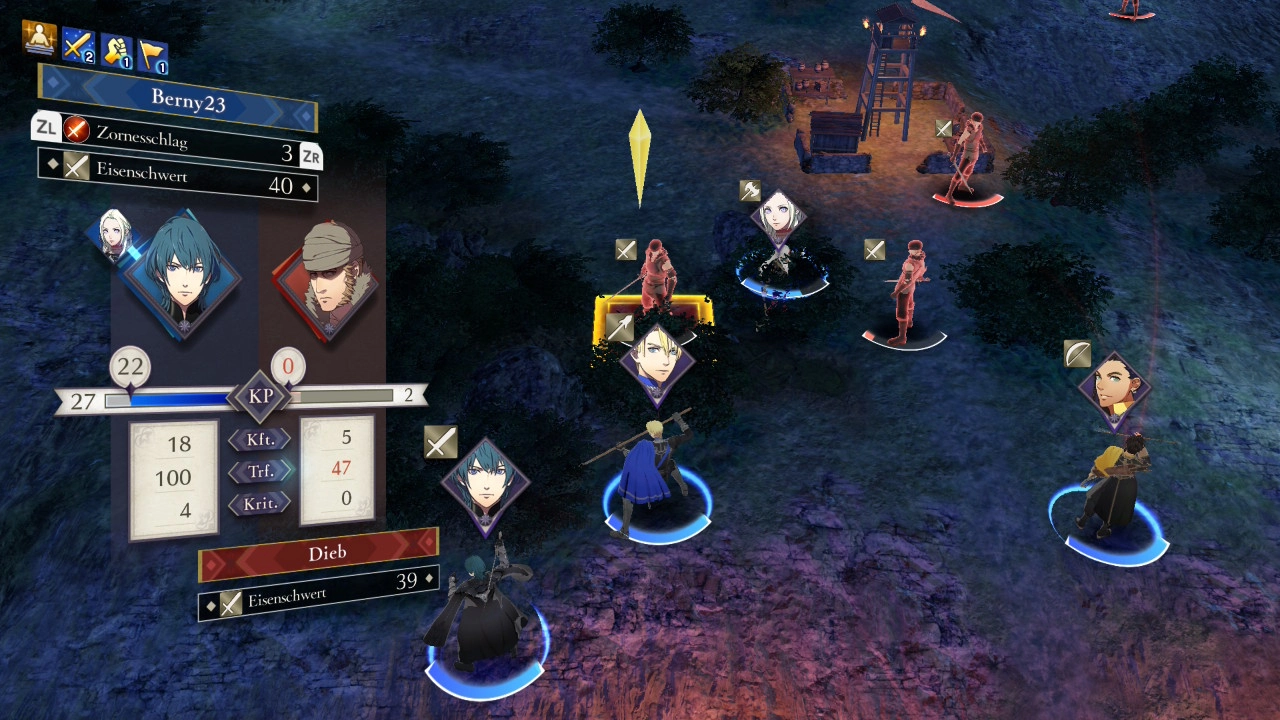Inspect the sword skill icon with badge 2
This screenshot has height=720, width=1280.
point(78,44)
